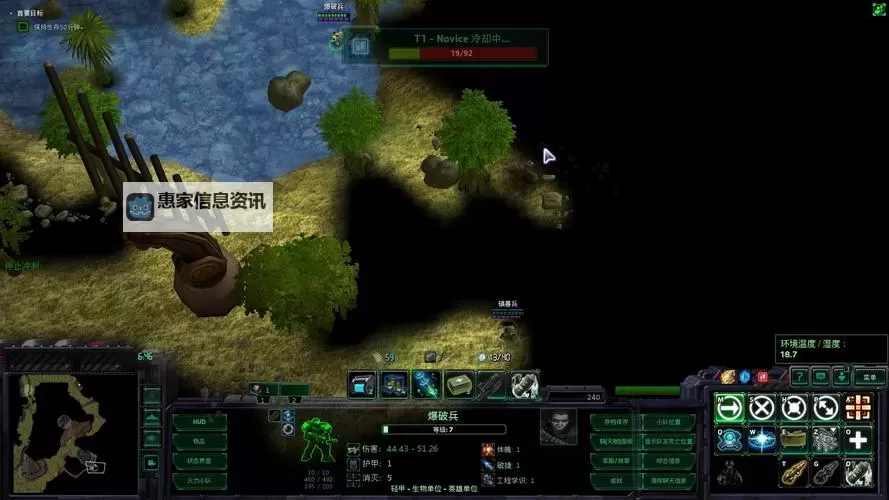Select control group 1 tab
The image size is (889, 500).
(260, 390)
